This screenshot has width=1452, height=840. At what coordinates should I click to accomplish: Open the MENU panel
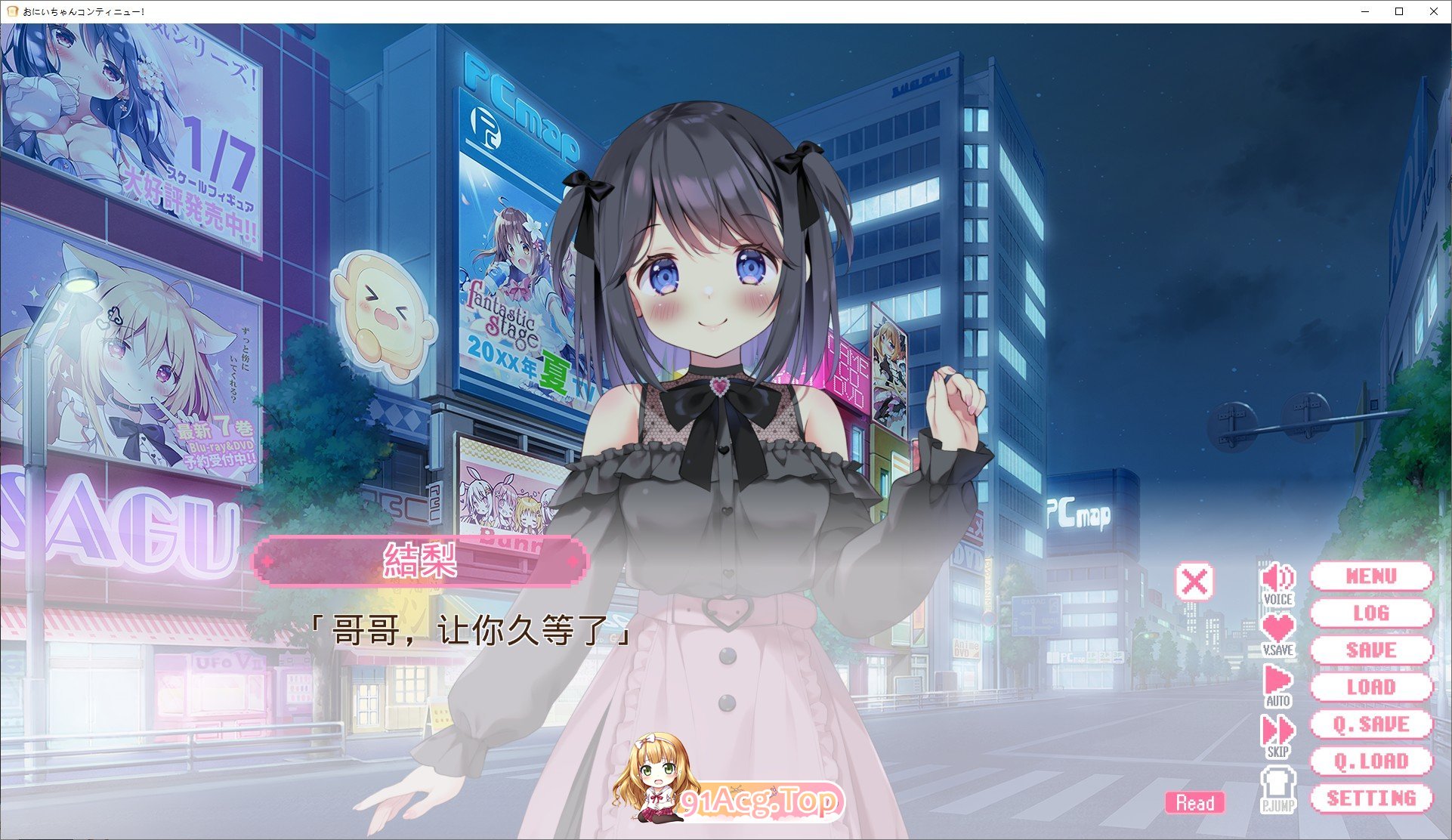[1373, 576]
